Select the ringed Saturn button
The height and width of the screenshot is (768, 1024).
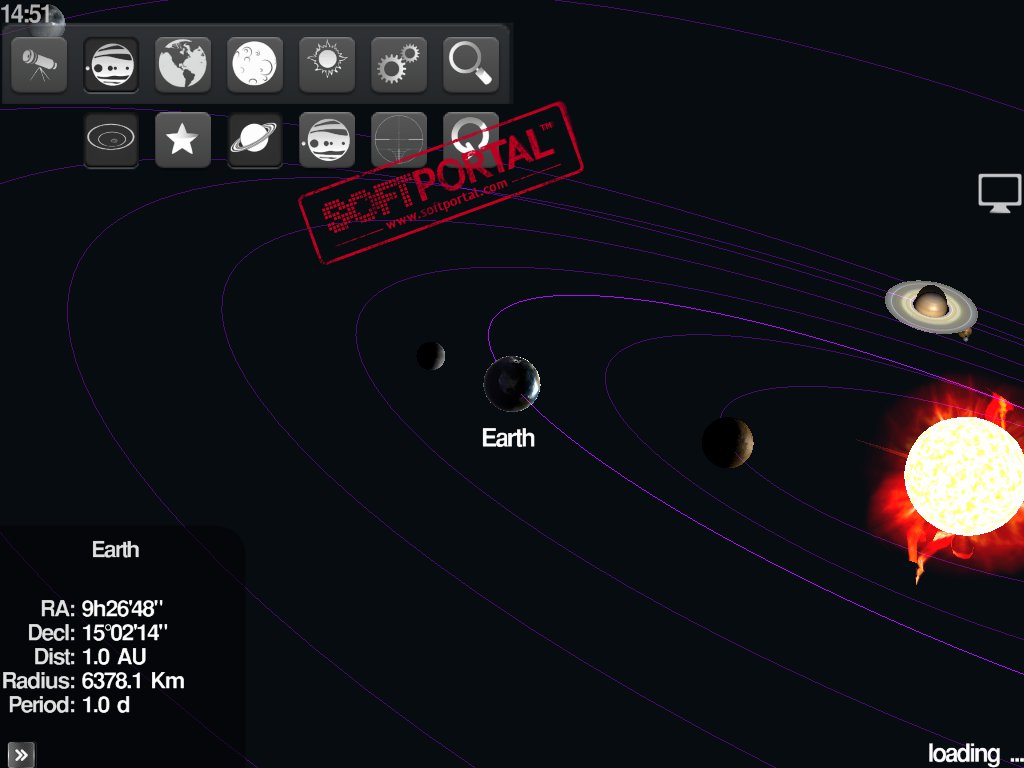[255, 139]
